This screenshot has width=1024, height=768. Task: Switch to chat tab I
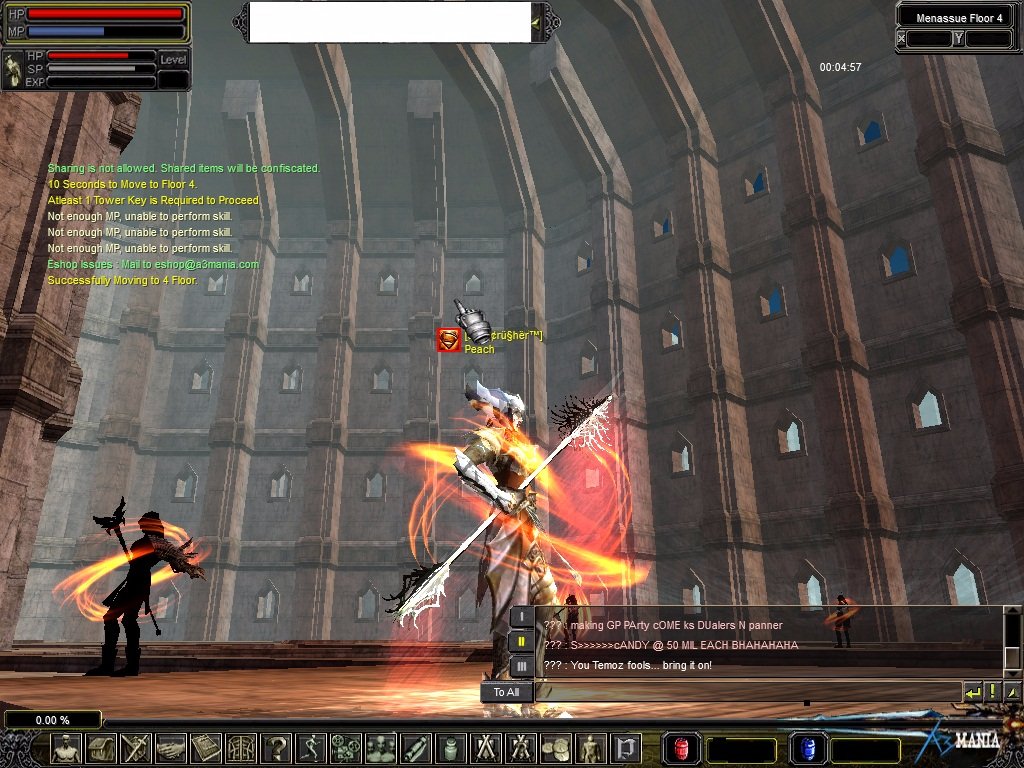pyautogui.click(x=522, y=616)
